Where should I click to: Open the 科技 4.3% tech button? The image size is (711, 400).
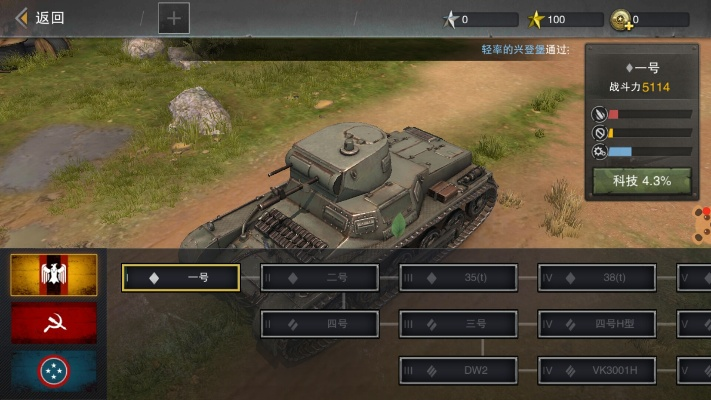coord(640,181)
